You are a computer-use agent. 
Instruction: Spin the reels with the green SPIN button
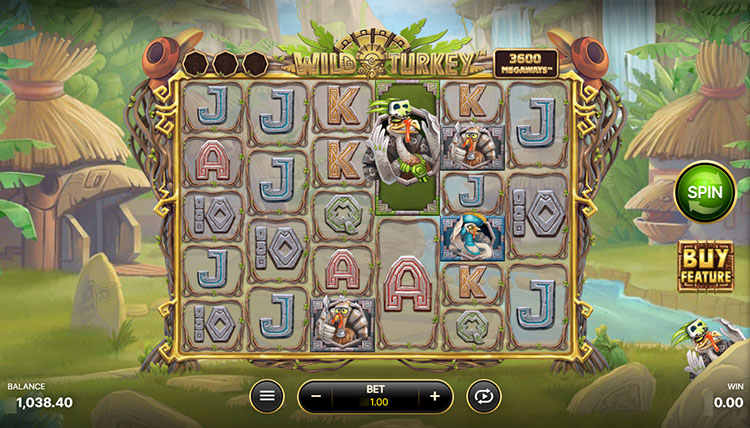(x=705, y=192)
